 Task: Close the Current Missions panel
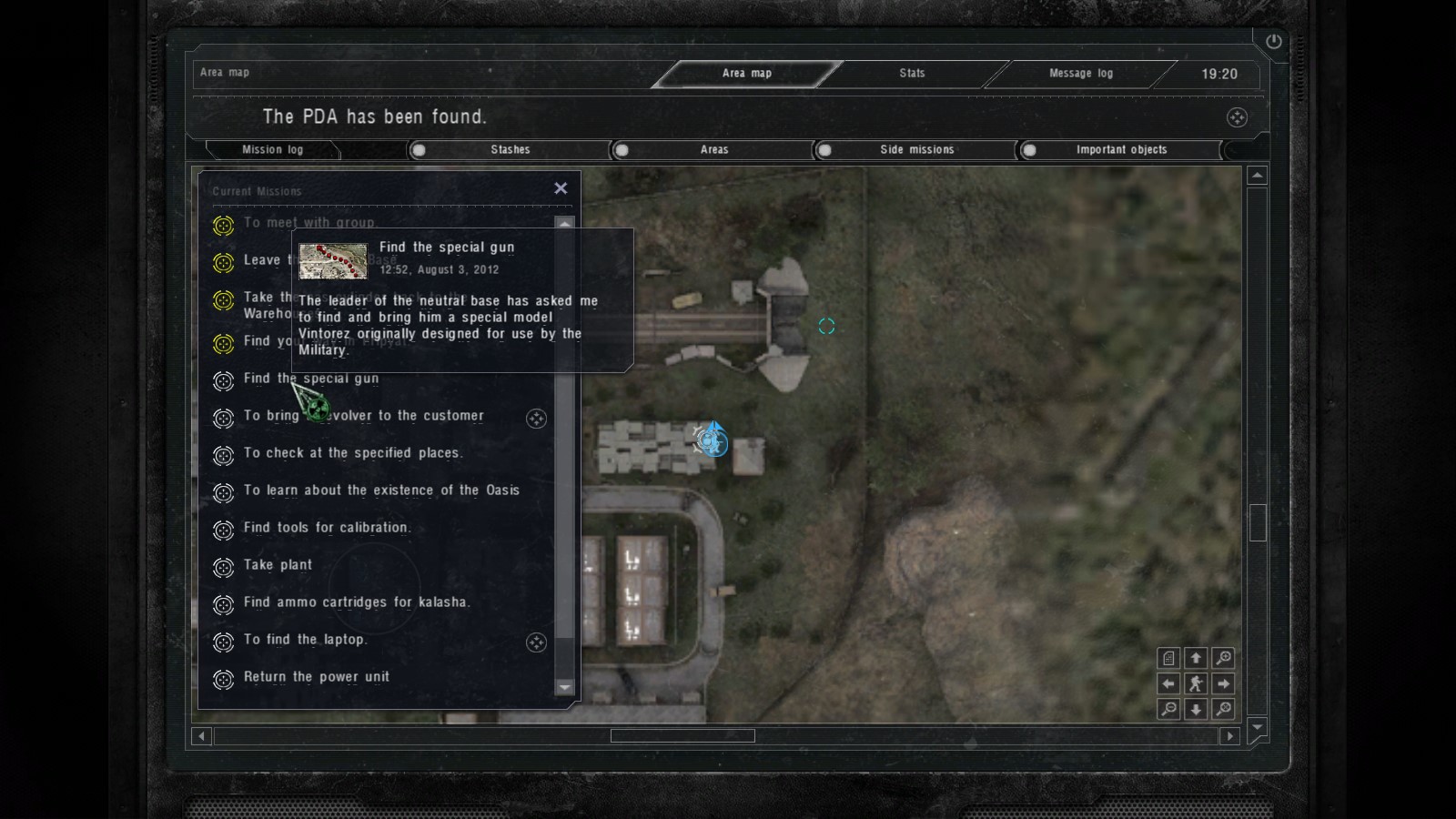coord(561,187)
